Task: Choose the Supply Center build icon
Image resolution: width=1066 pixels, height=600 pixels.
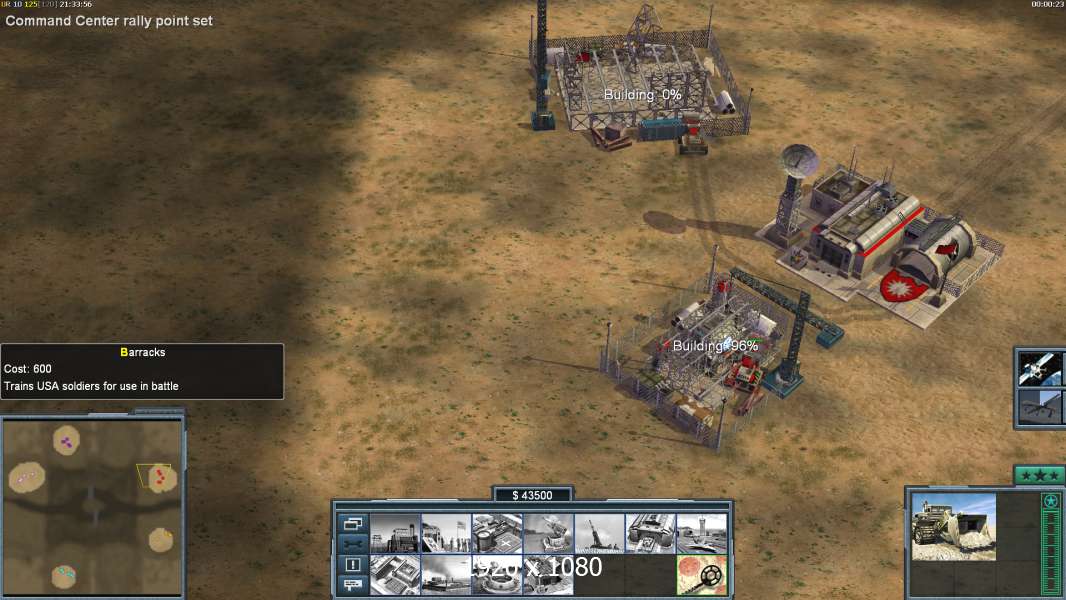Action: pyautogui.click(x=497, y=533)
